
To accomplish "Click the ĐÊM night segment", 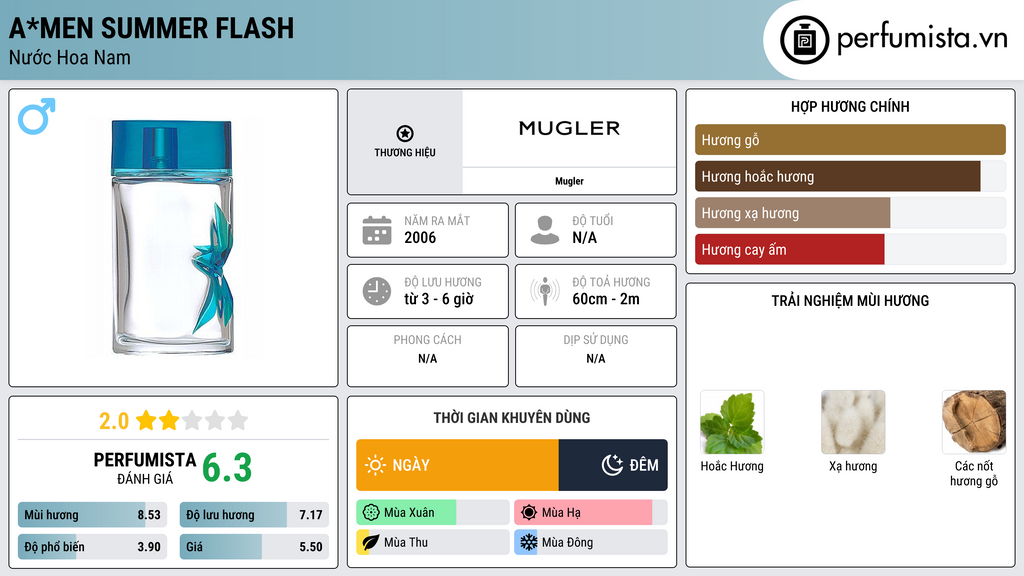I will tap(613, 465).
